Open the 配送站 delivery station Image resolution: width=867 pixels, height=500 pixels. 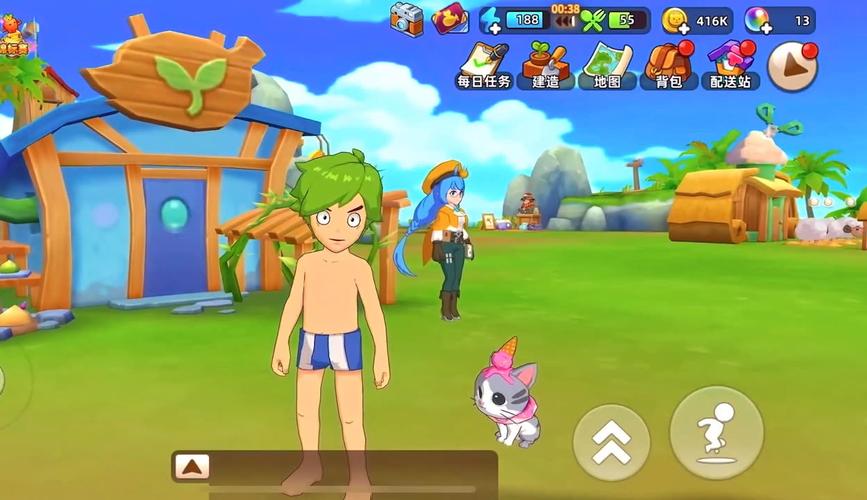point(731,65)
